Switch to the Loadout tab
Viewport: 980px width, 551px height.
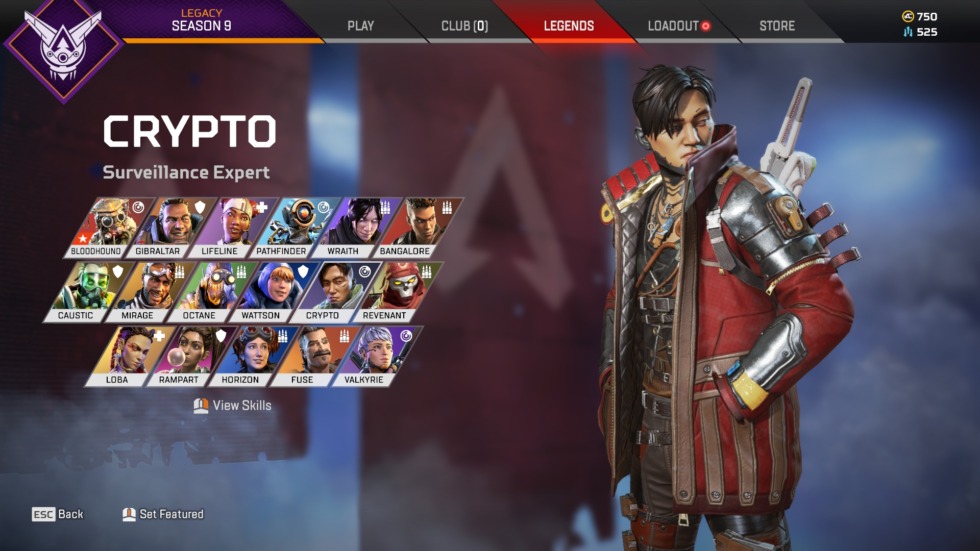point(678,25)
